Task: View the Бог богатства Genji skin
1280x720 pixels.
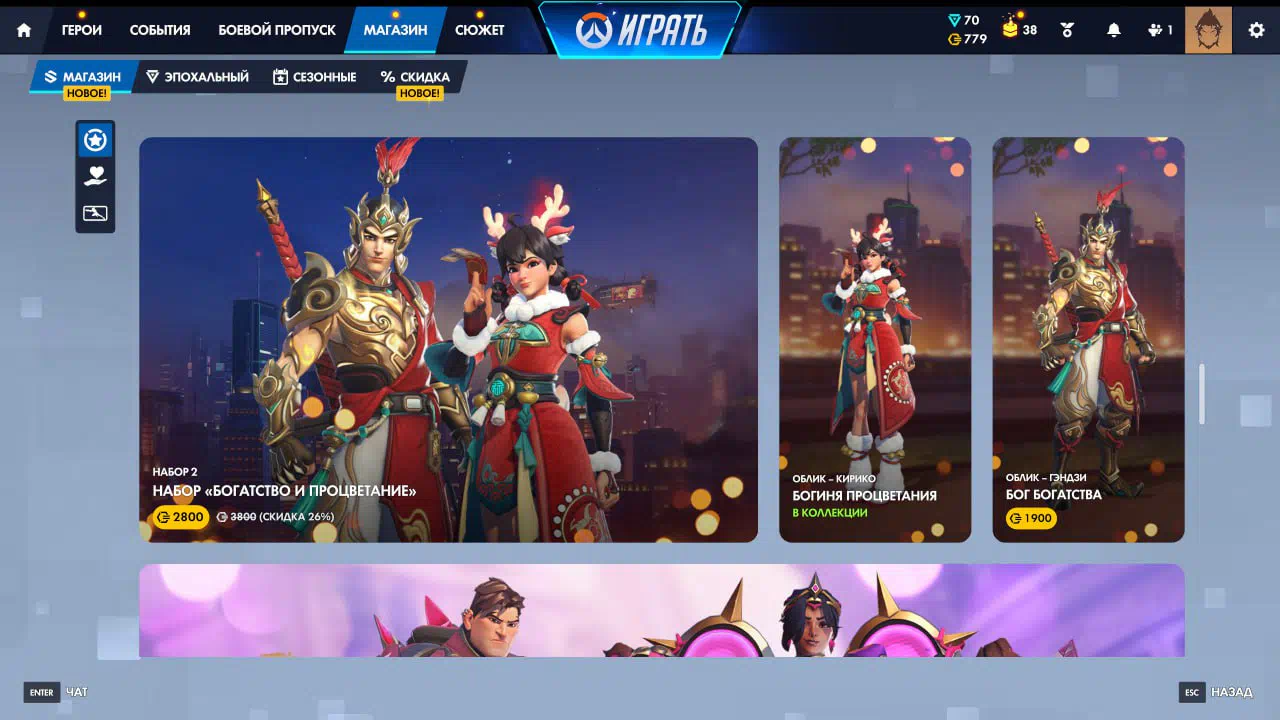Action: [1088, 340]
